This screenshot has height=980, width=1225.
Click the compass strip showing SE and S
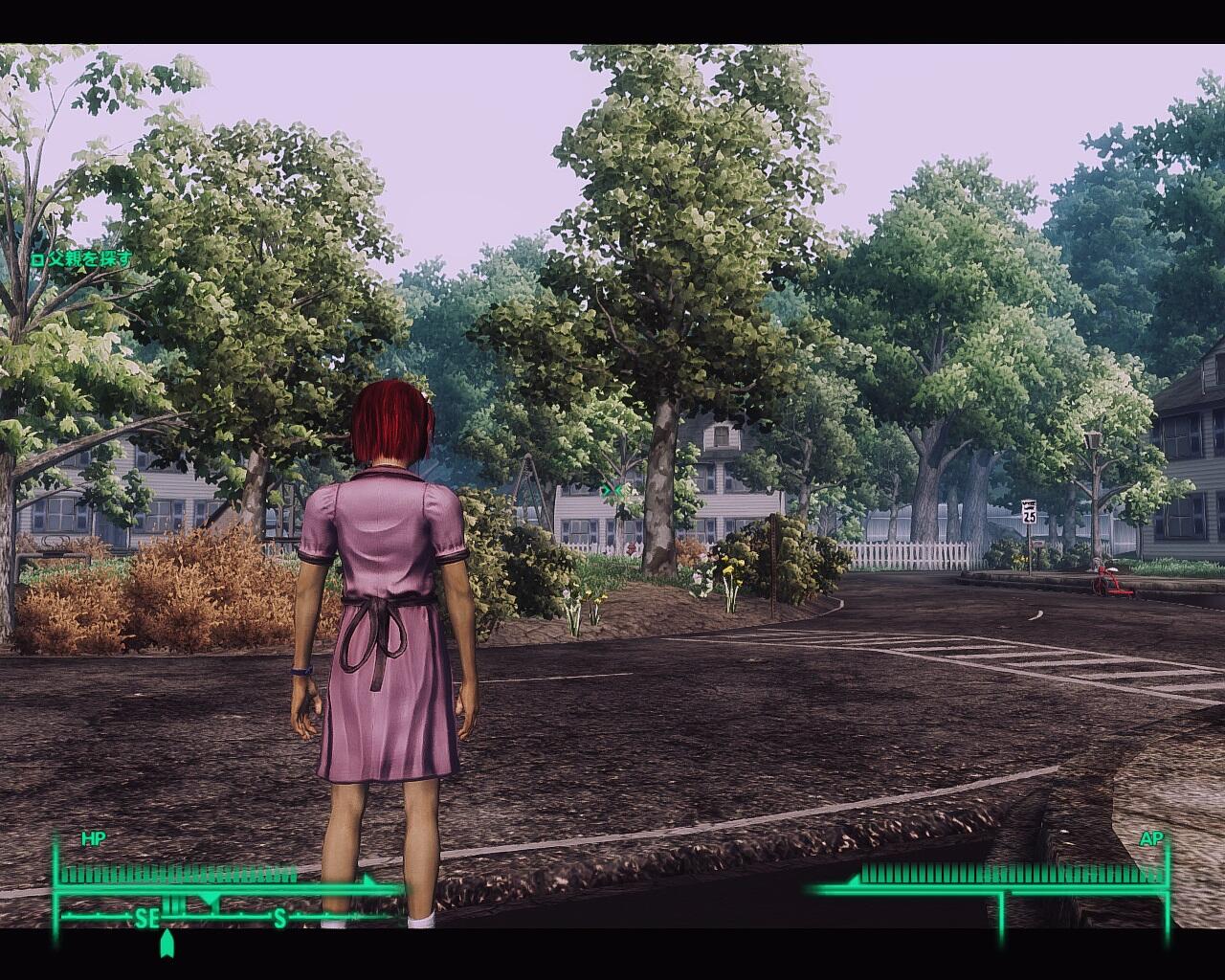point(220,918)
